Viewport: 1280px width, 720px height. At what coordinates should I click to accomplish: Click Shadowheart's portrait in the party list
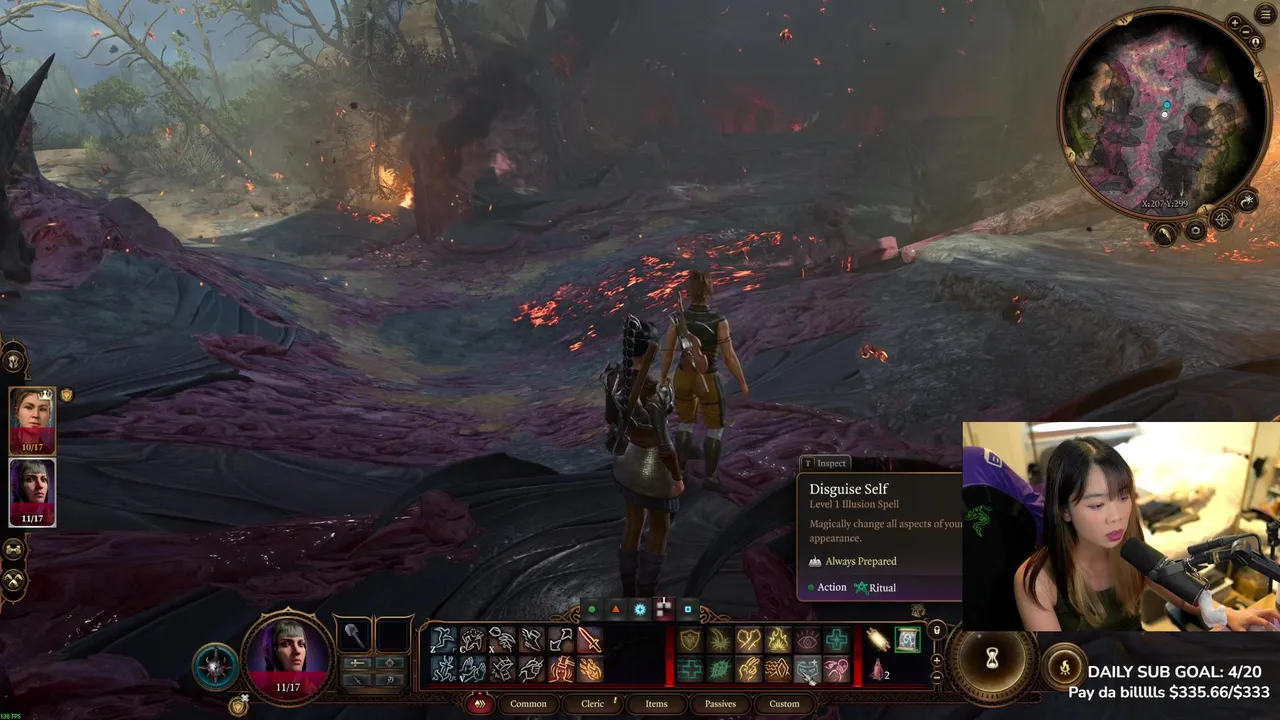click(32, 491)
